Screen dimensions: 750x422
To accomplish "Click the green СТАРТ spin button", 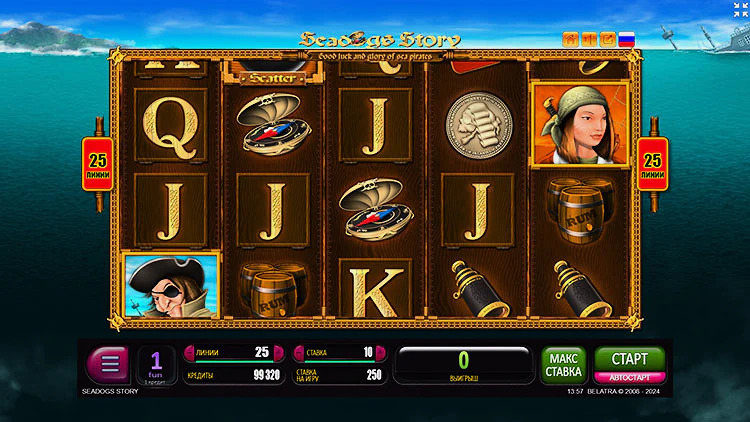I will tap(629, 359).
